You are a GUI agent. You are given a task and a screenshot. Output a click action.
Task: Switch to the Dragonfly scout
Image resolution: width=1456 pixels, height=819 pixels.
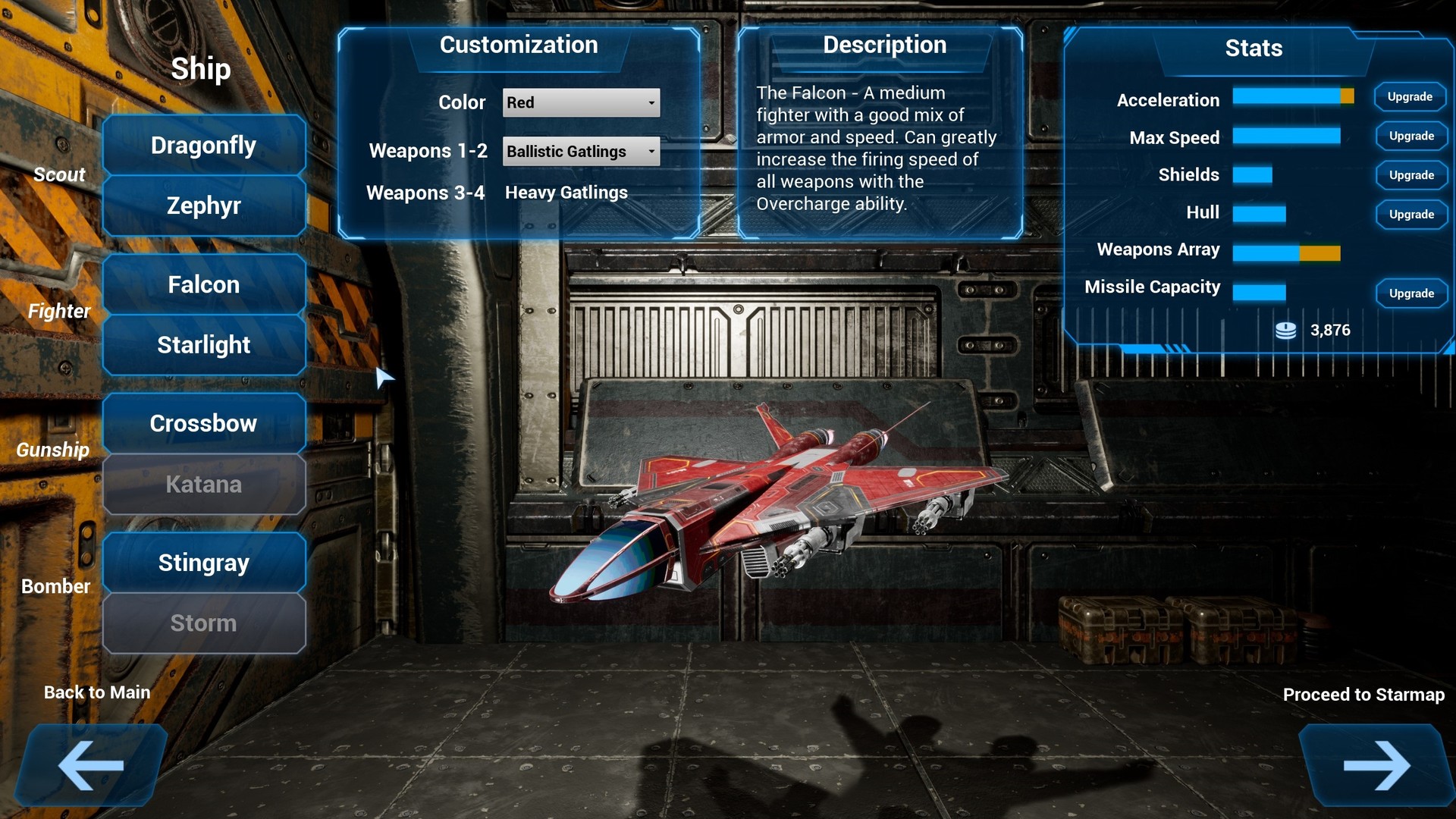click(x=203, y=145)
